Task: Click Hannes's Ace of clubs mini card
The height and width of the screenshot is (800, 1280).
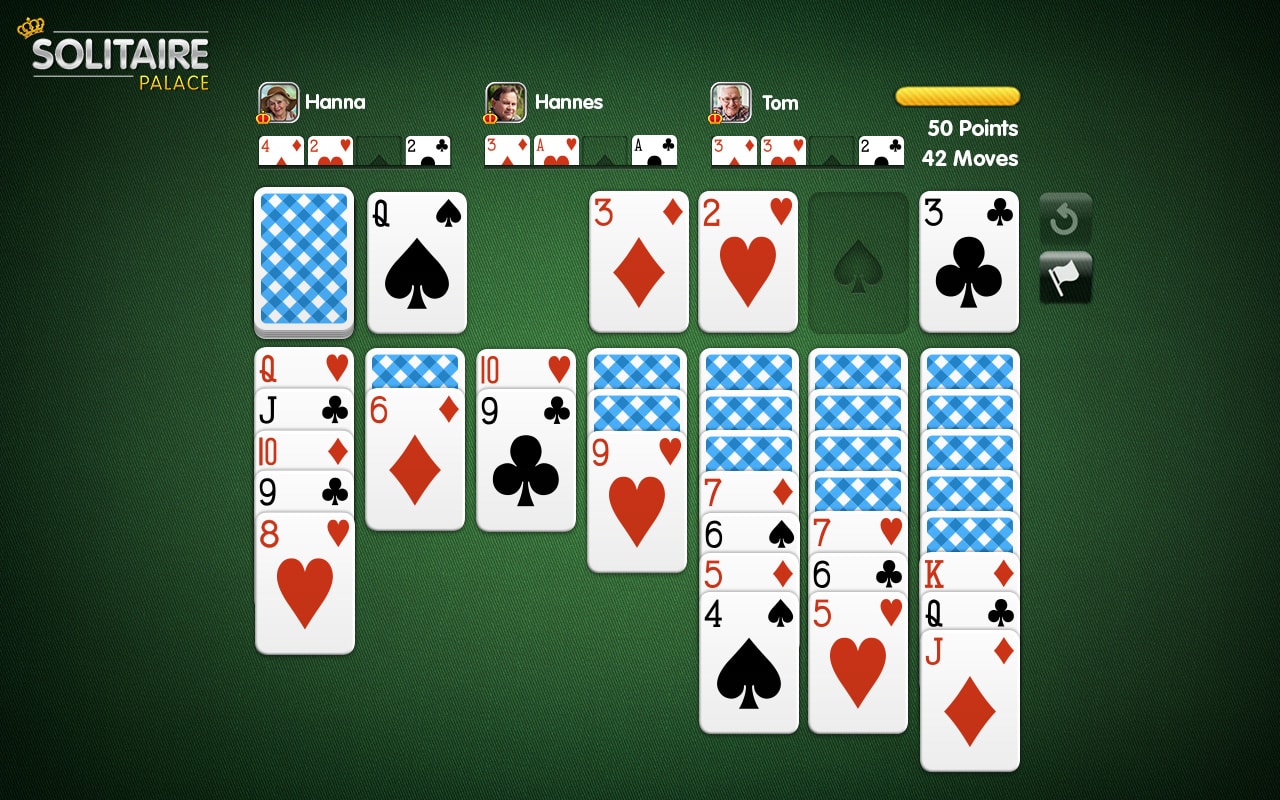Action: pos(655,151)
